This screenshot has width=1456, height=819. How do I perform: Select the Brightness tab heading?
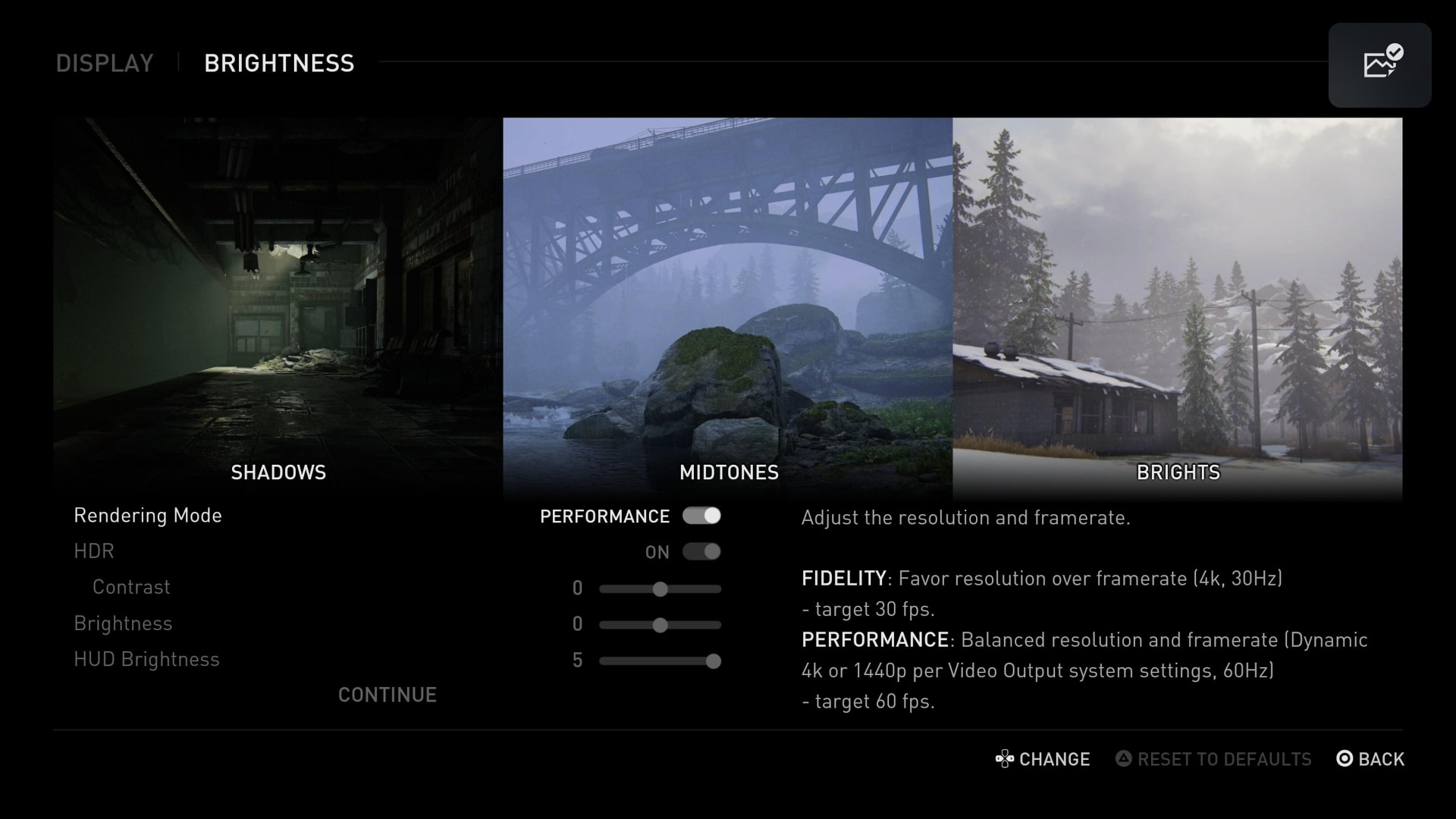point(278,63)
